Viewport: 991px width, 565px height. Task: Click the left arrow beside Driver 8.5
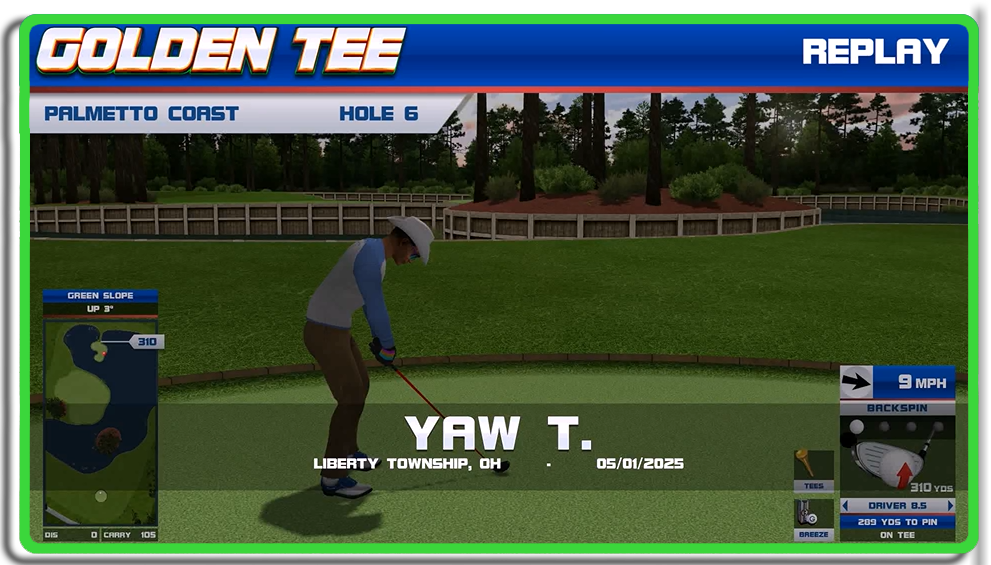(x=846, y=506)
